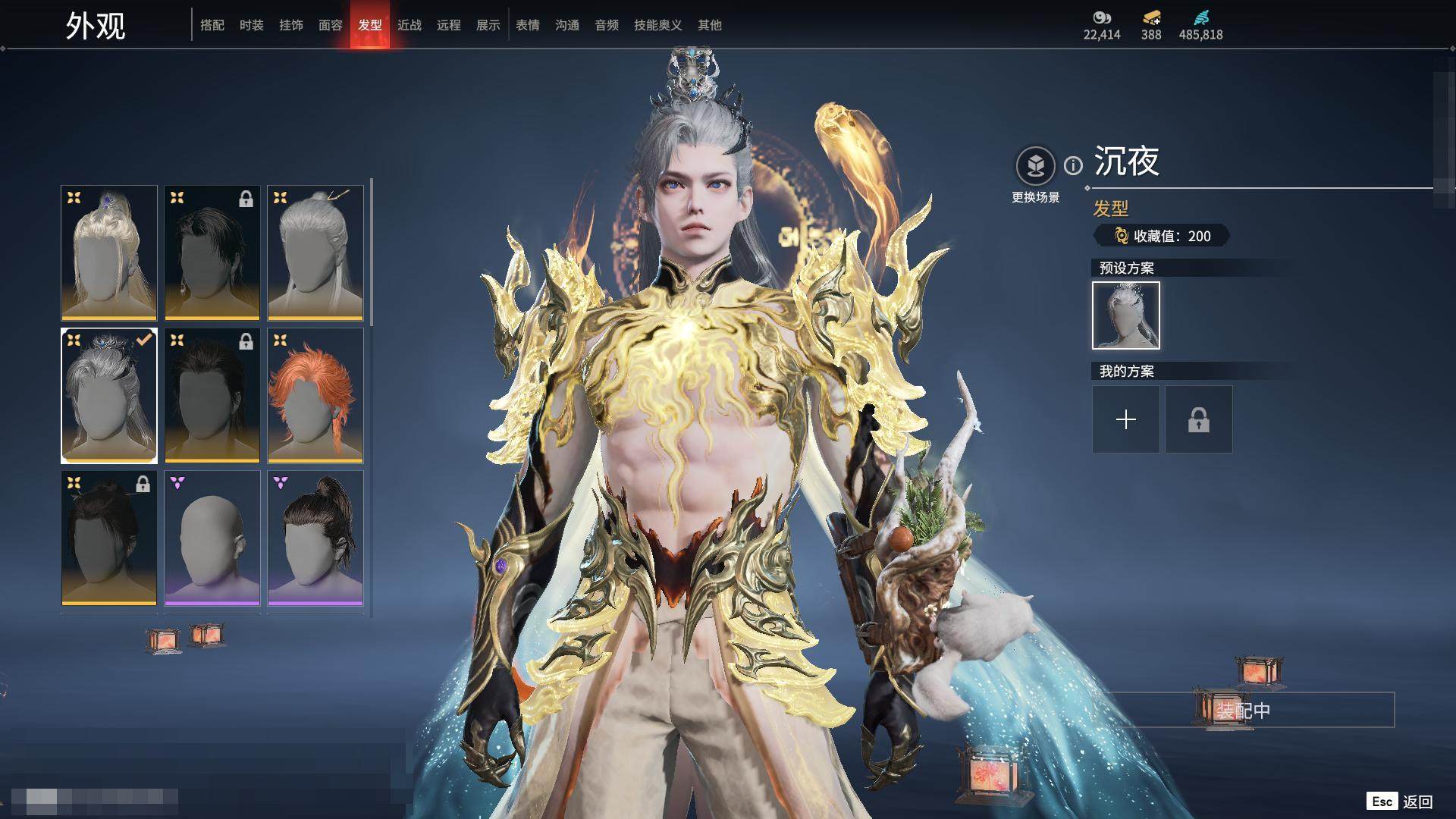Viewport: 1456px width, 819px height.
Task: Click the 返回 back button
Action: pyautogui.click(x=1417, y=802)
